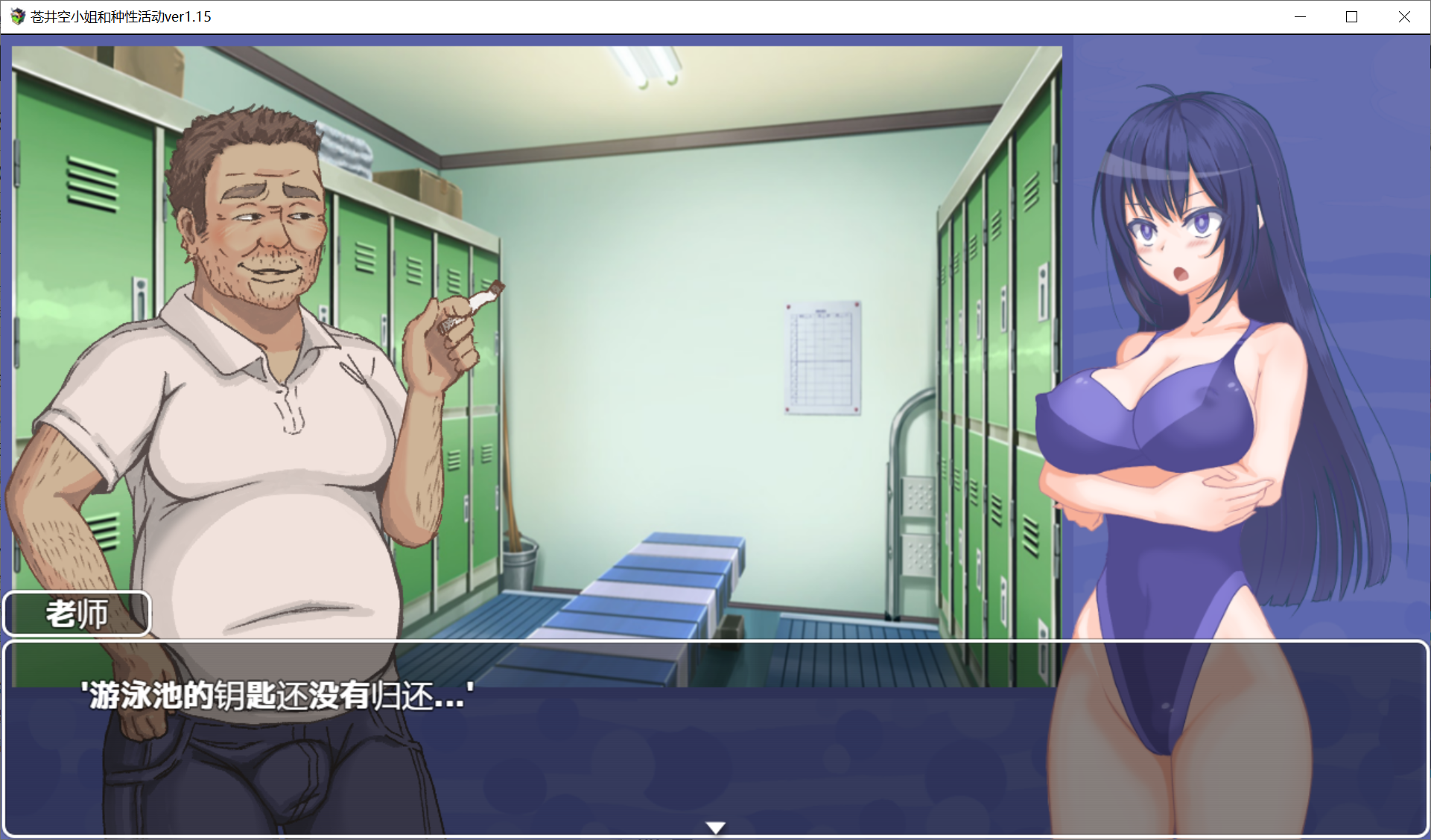The width and height of the screenshot is (1431, 840).
Task: Click the 老师 speaker name plate
Action: tap(76, 613)
